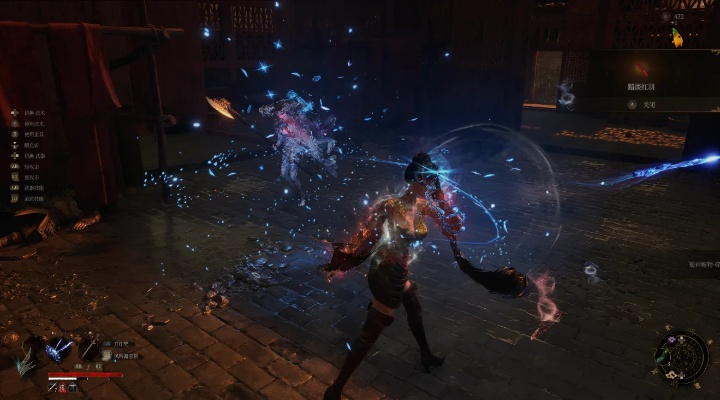Select the blue lightning spell icon
Screen dimensions: 720x400
(61, 349)
